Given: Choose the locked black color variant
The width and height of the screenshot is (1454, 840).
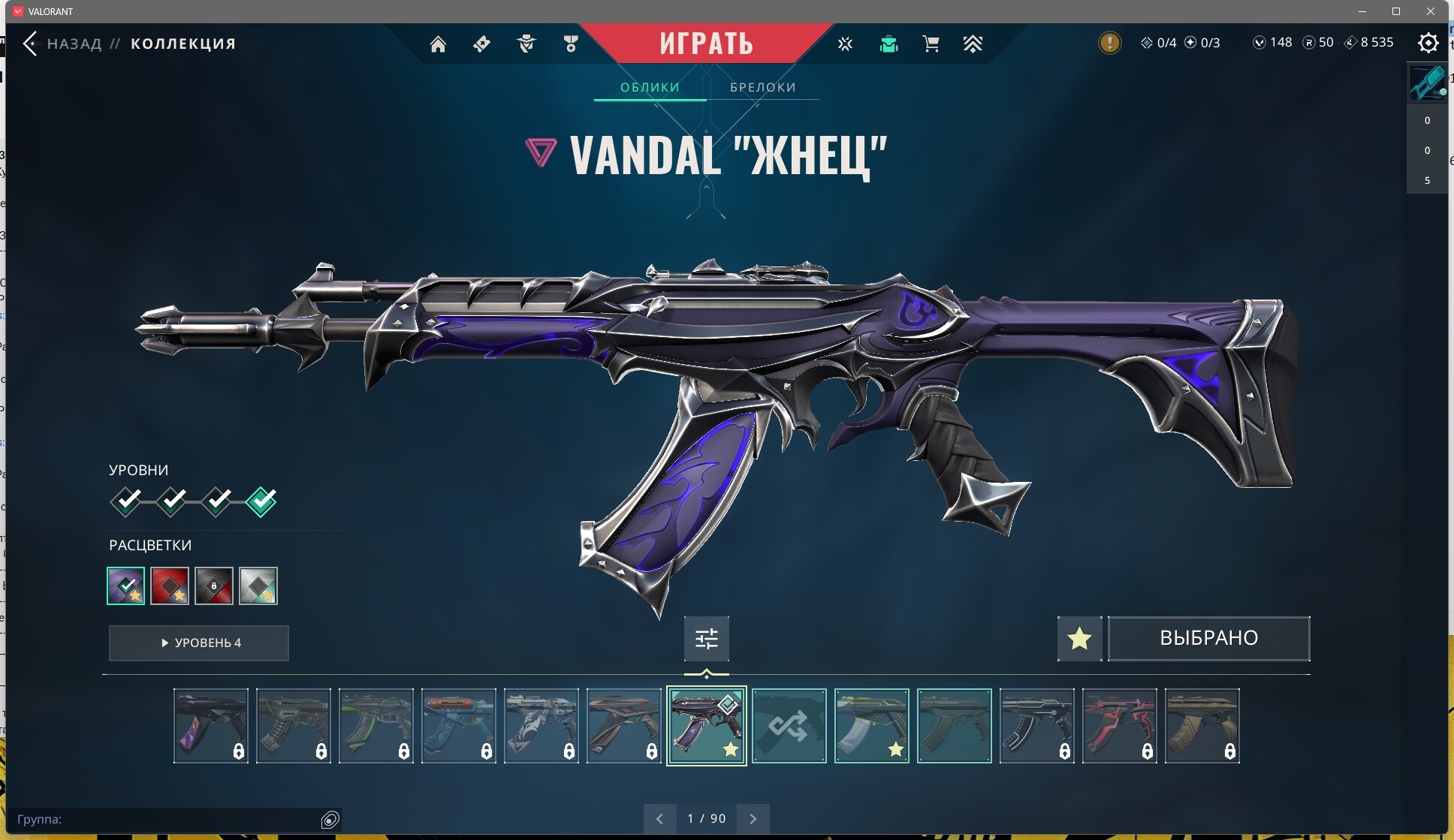Looking at the screenshot, I should point(214,586).
